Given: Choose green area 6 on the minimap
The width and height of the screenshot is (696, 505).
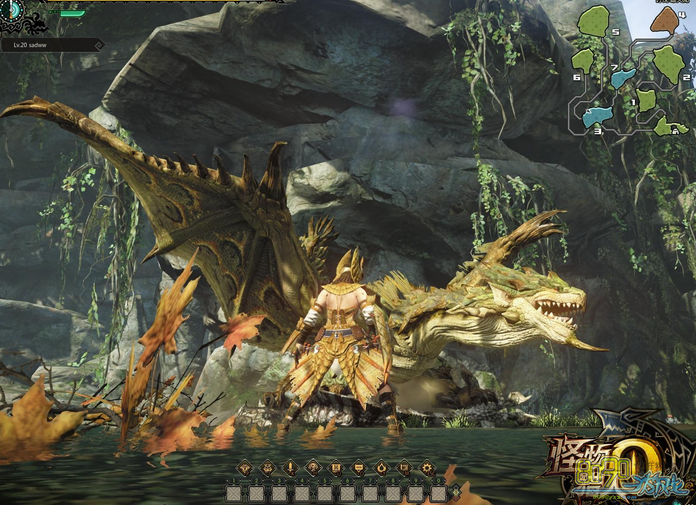Looking at the screenshot, I should coord(583,61).
